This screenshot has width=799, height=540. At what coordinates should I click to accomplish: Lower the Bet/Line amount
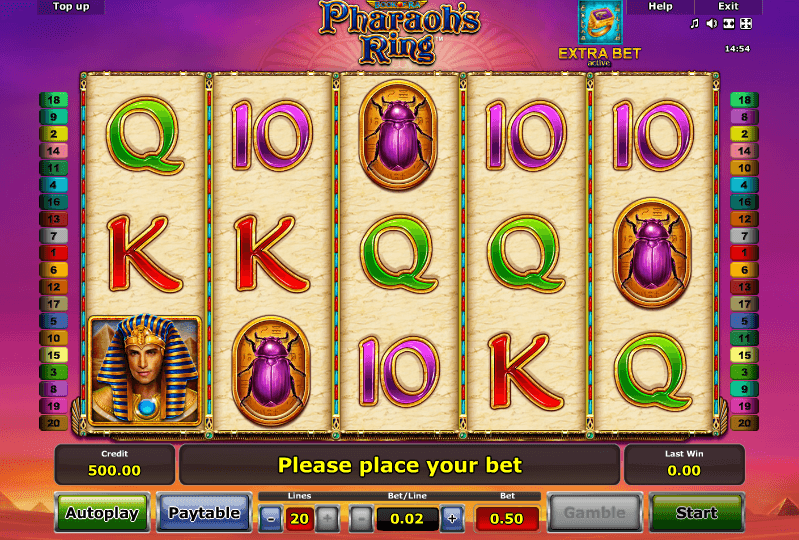(361, 518)
